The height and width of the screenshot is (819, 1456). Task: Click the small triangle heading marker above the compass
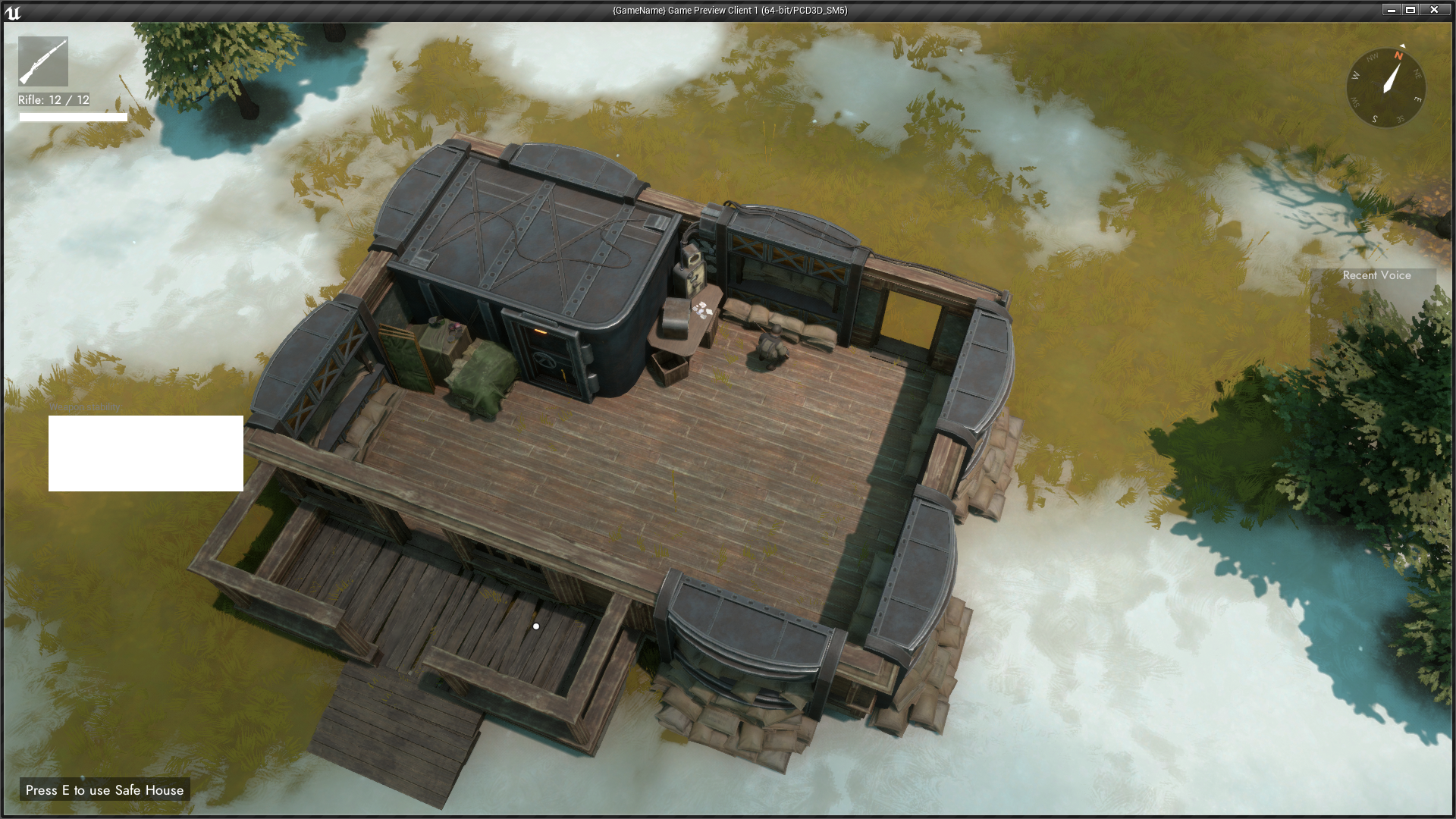pyautogui.click(x=1401, y=45)
